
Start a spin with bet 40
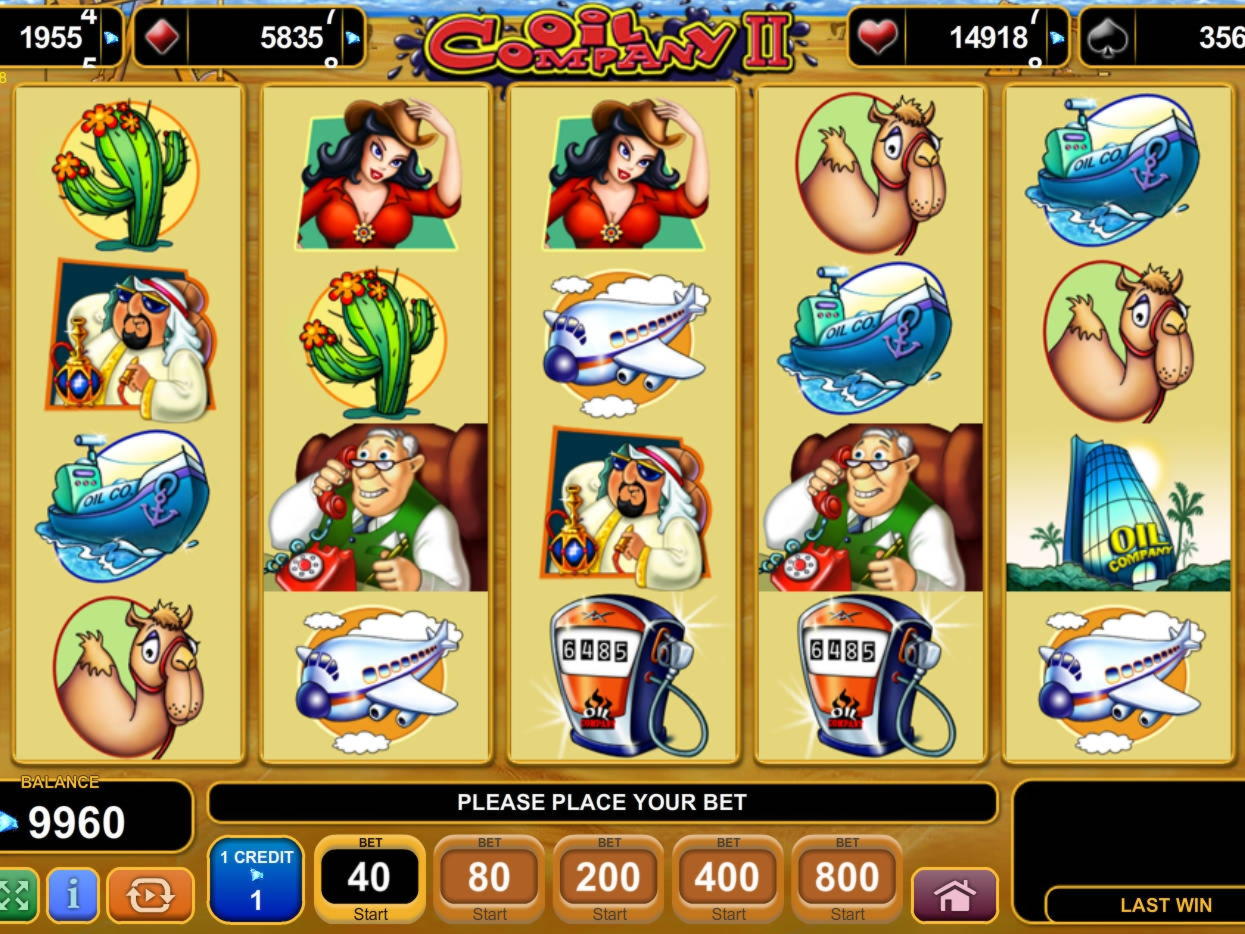[369, 879]
